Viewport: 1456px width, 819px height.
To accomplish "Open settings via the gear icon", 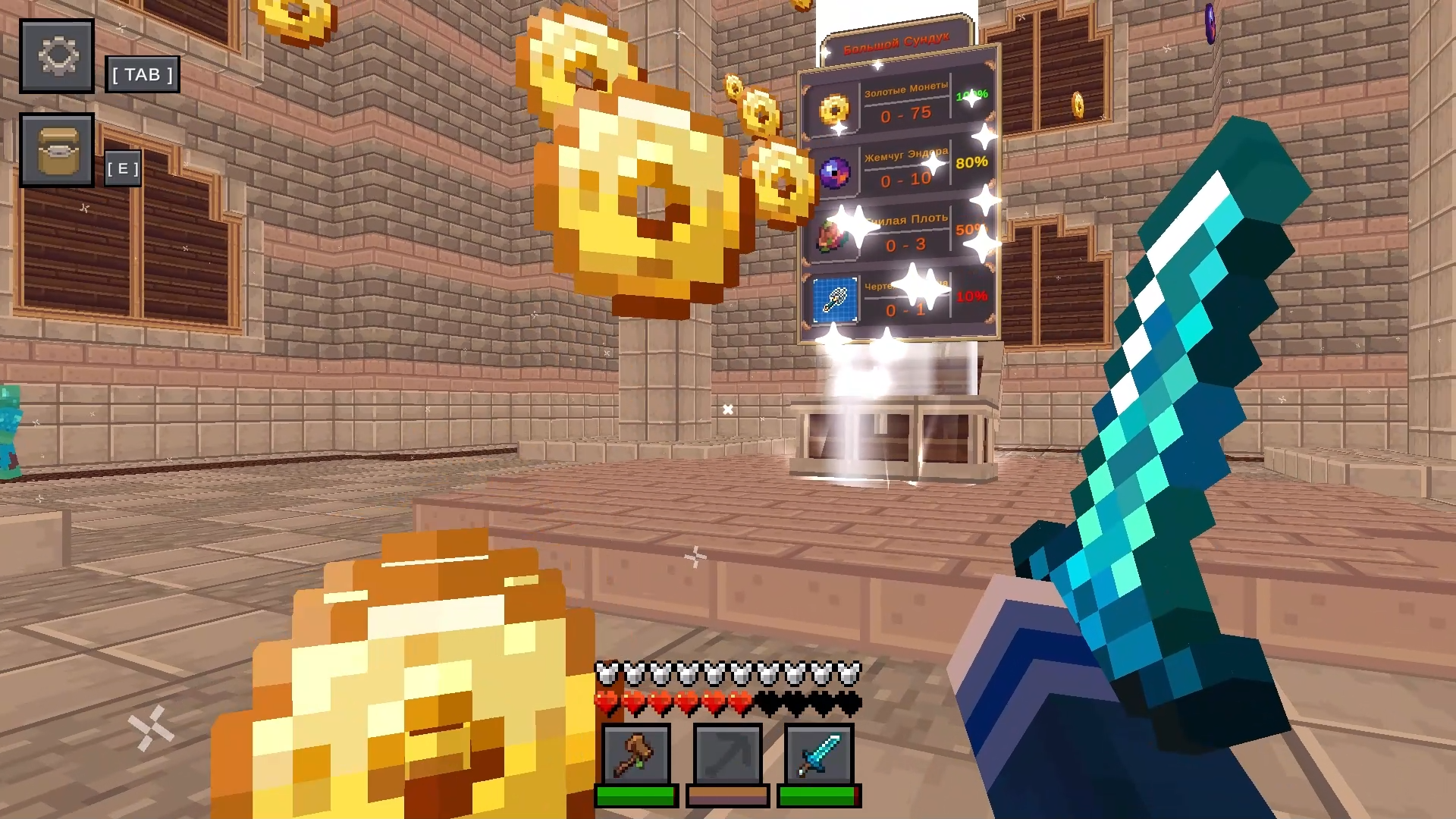I will pyautogui.click(x=56, y=57).
